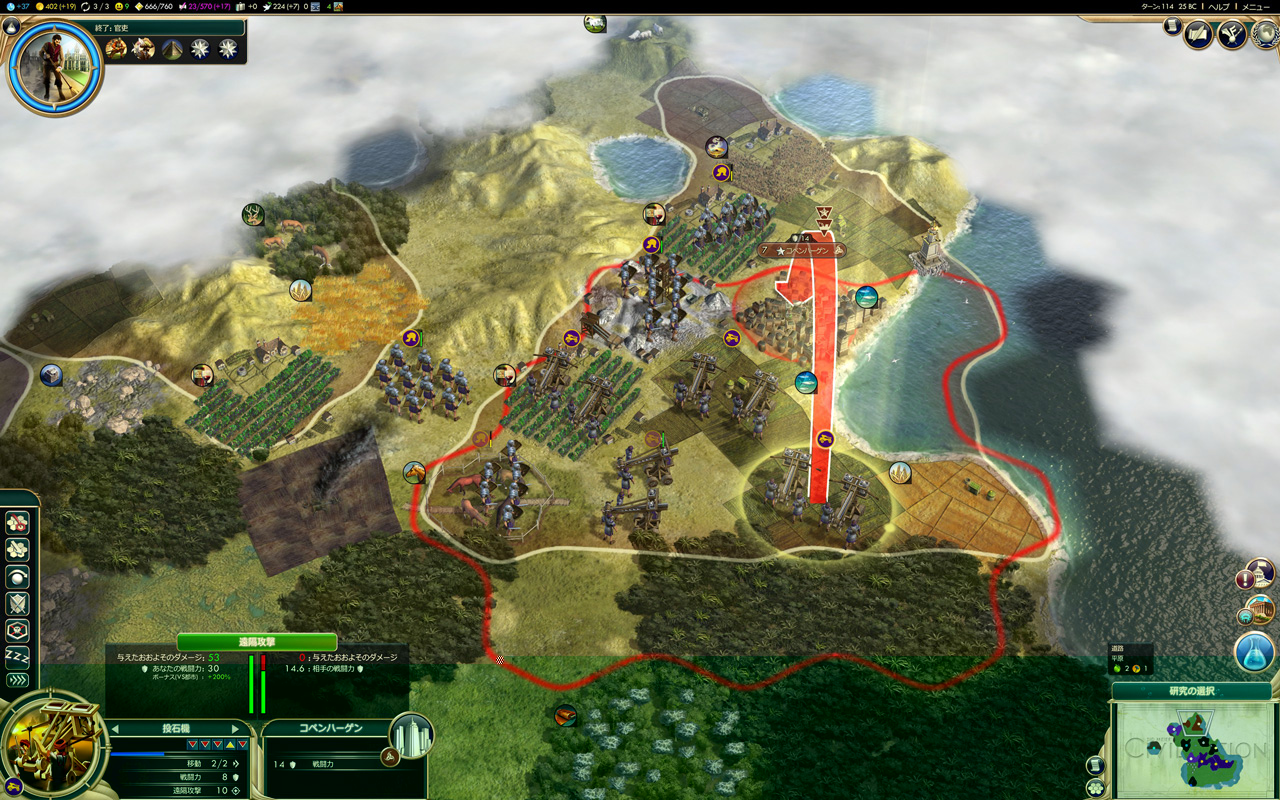Expand the additional unit actions arrow button
This screenshot has width=1280, height=800.
point(17,680)
